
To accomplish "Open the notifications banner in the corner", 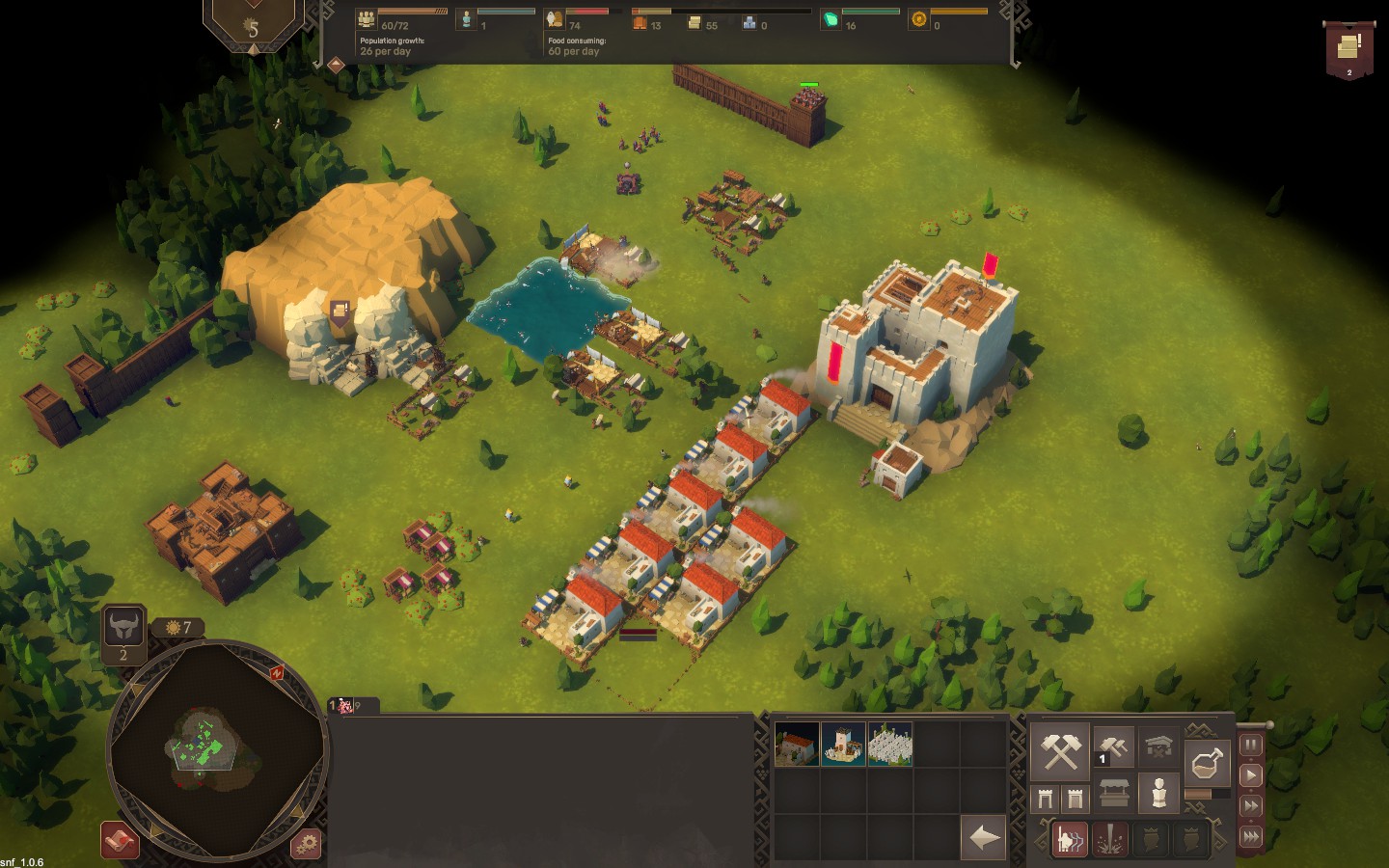I will [1348, 50].
